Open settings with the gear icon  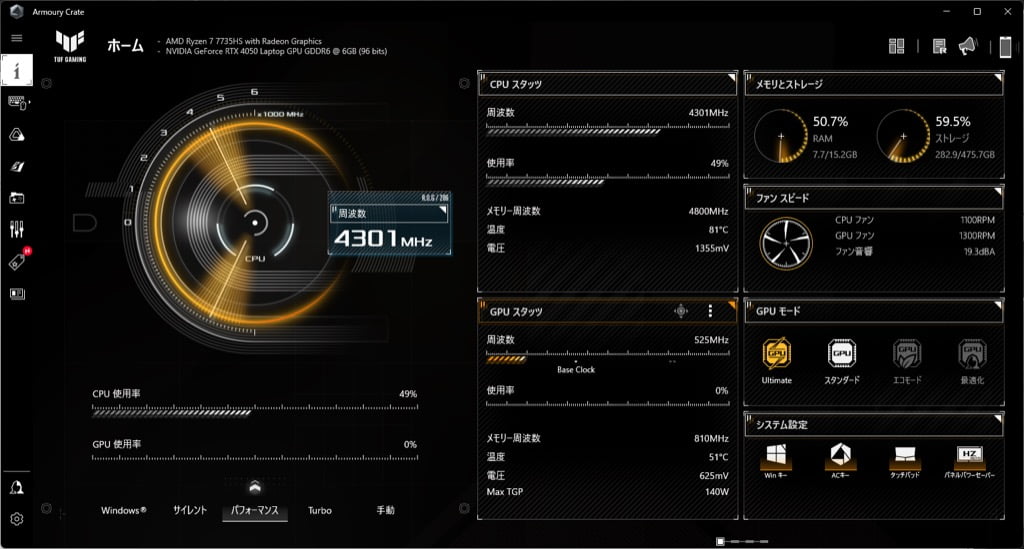coord(17,519)
